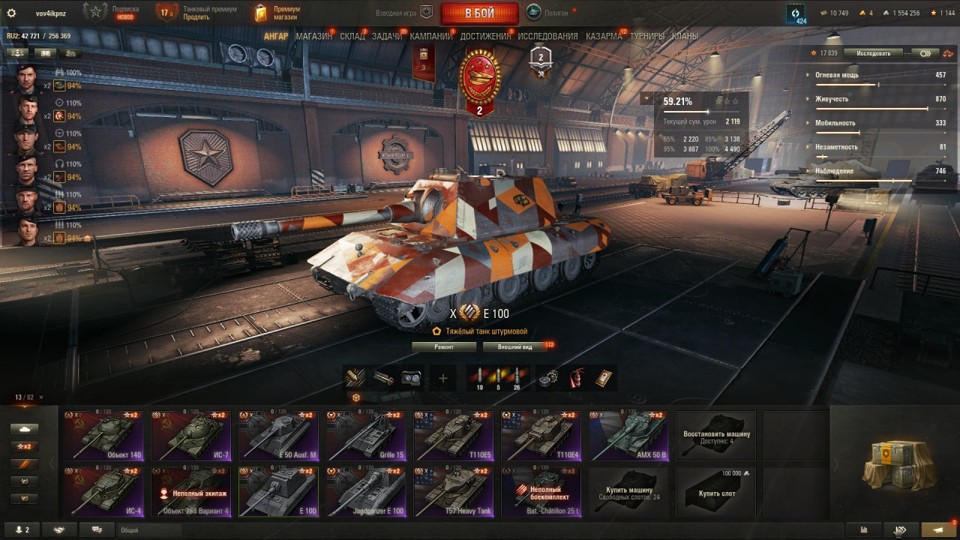Click the Ремонт button
960x540 pixels.
tap(443, 347)
